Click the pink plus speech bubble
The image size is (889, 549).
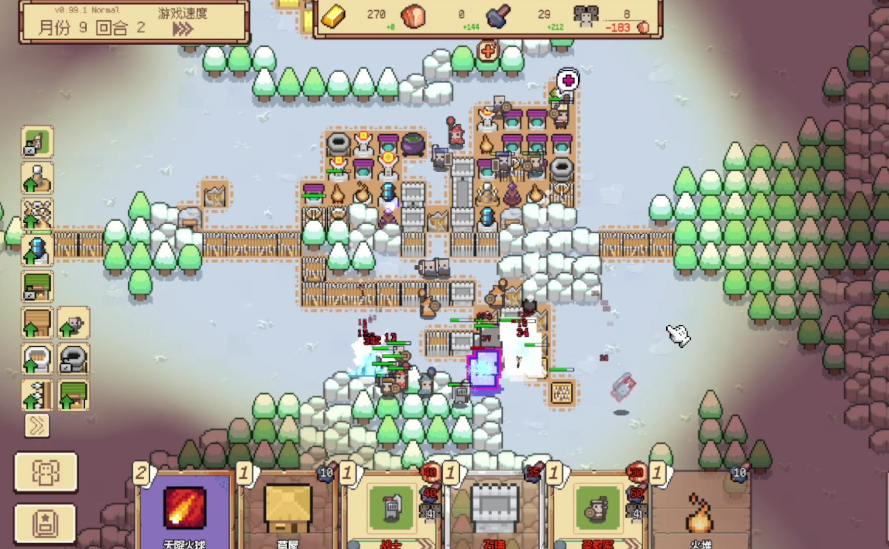click(x=568, y=80)
